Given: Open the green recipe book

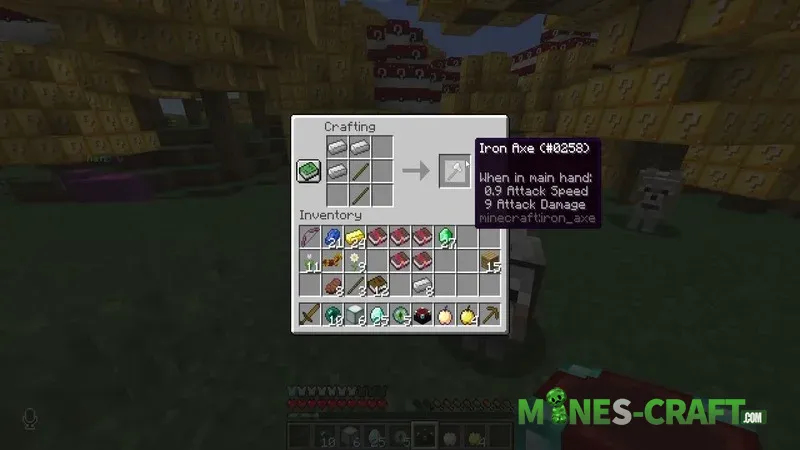Looking at the screenshot, I should 307,171.
